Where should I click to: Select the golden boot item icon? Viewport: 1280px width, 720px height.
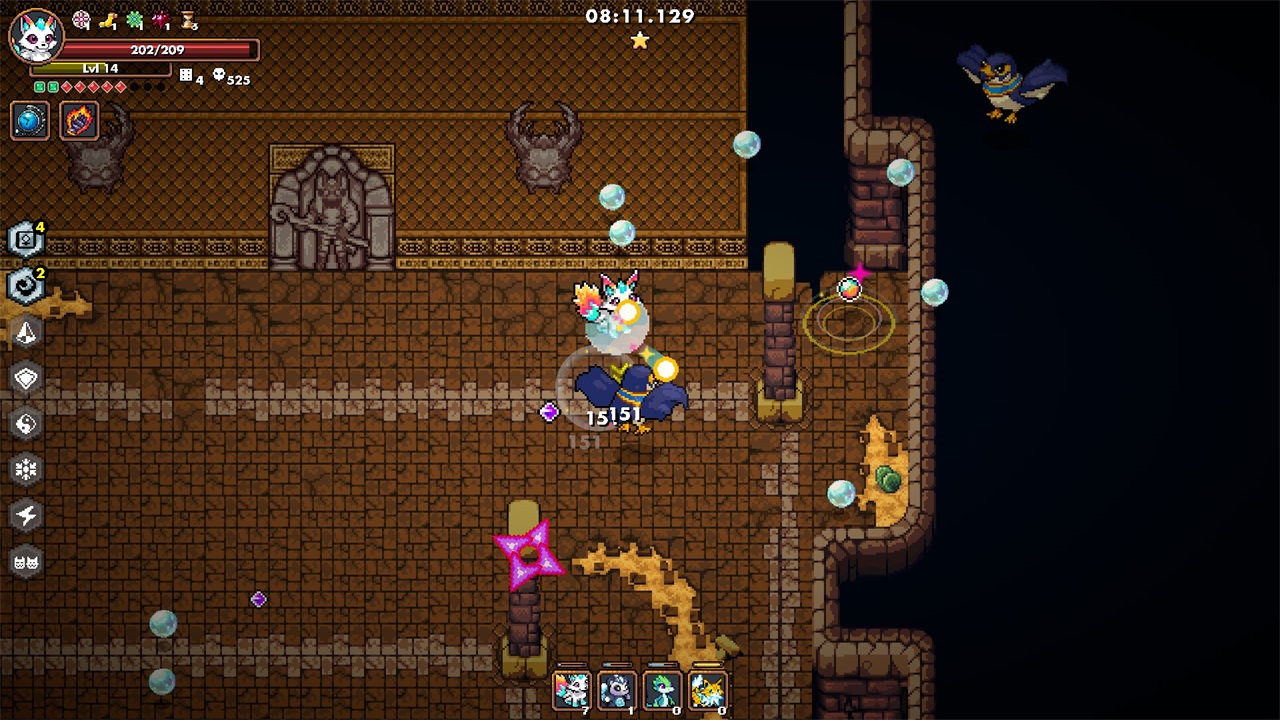[108, 19]
